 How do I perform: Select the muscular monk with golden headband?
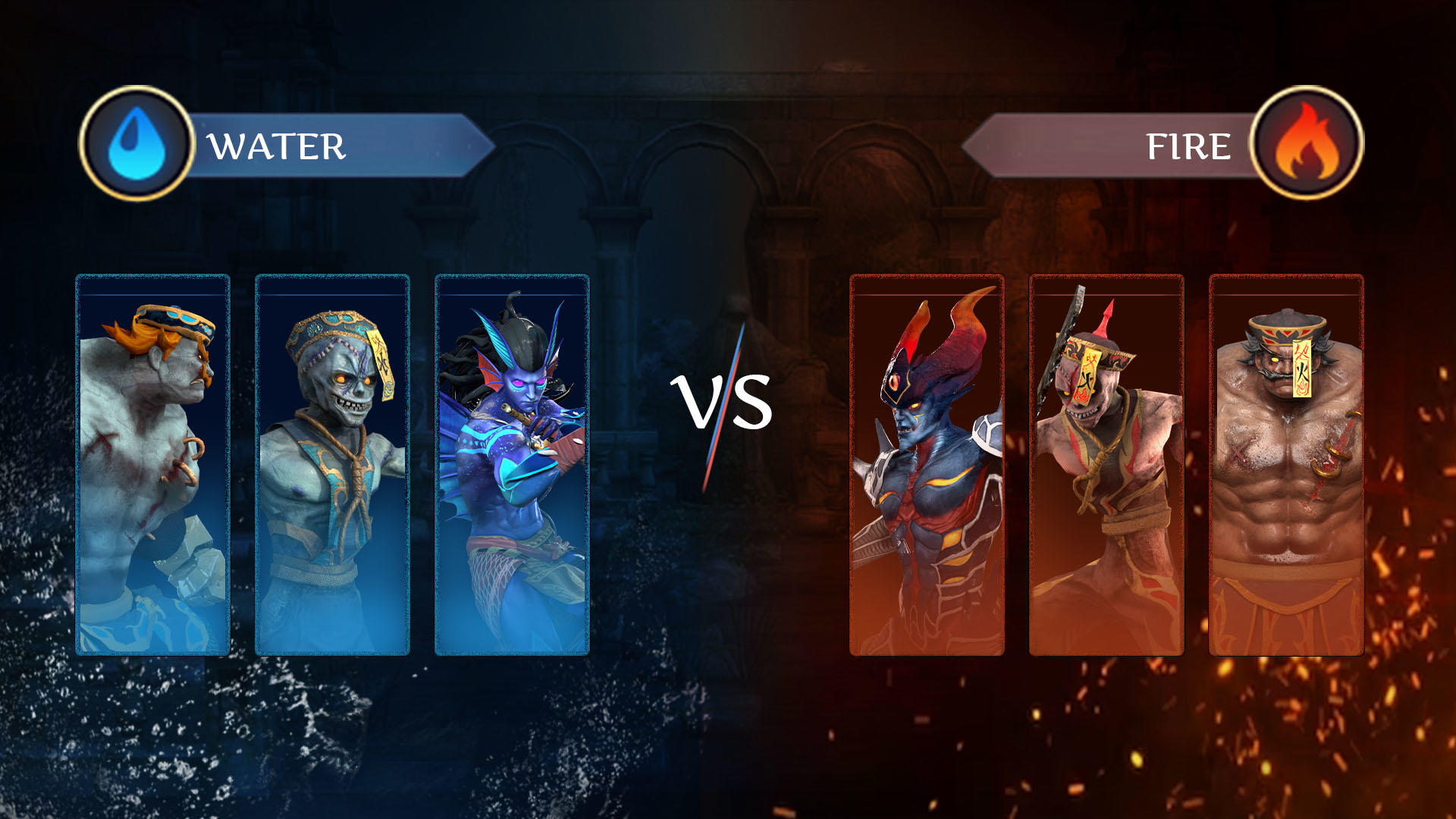coord(1285,463)
